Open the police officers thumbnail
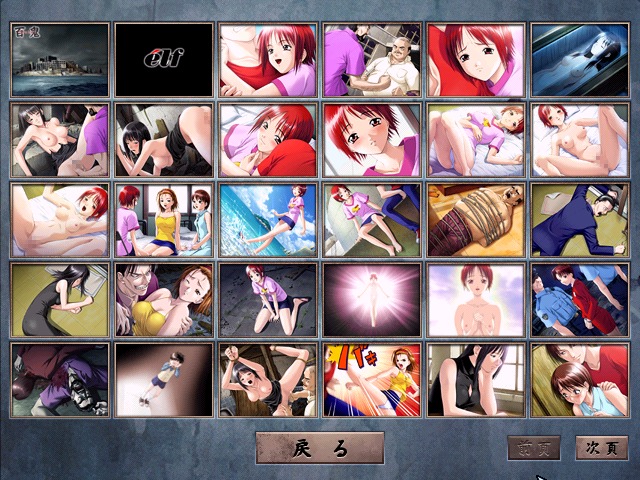The height and width of the screenshot is (480, 640). (x=580, y=299)
